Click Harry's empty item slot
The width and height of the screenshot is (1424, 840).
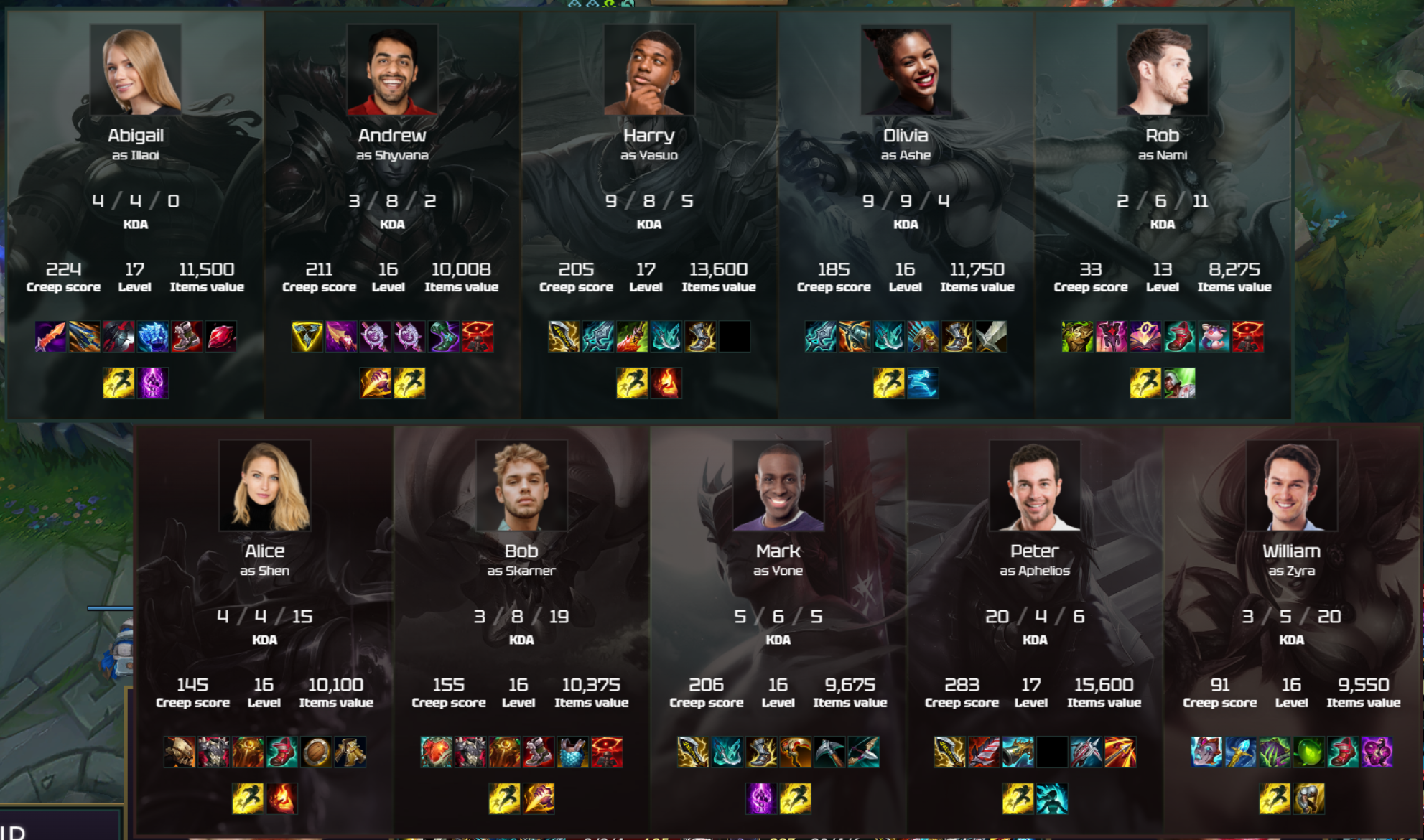735,337
